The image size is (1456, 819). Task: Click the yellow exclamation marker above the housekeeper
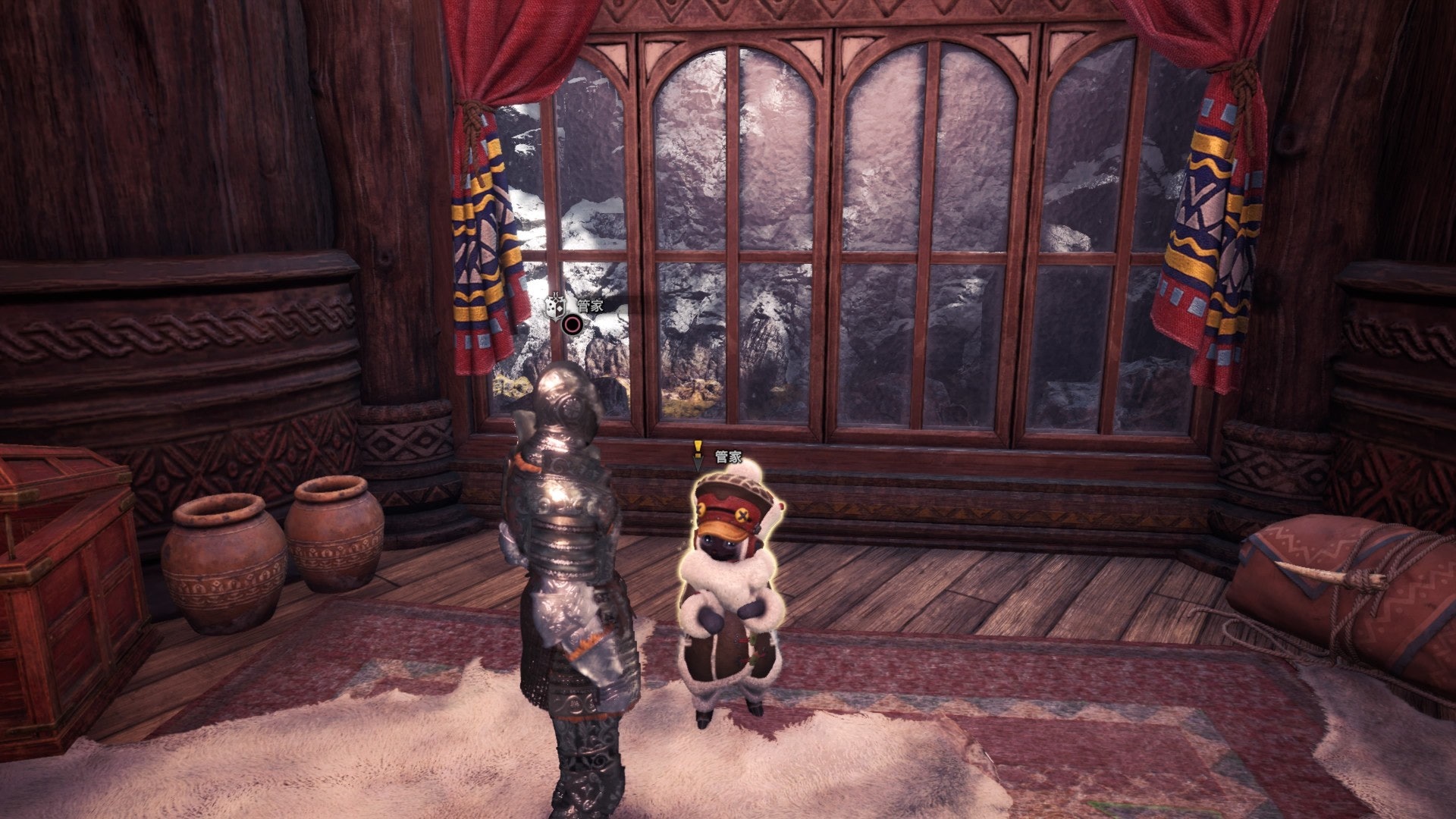698,450
